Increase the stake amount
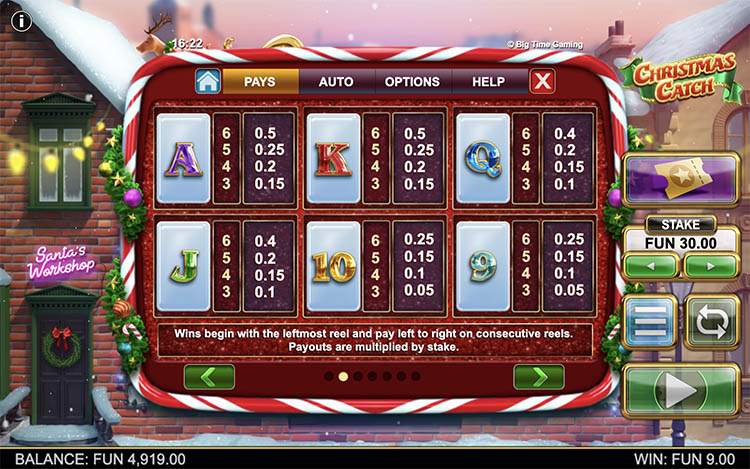The width and height of the screenshot is (750, 469). [x=710, y=266]
